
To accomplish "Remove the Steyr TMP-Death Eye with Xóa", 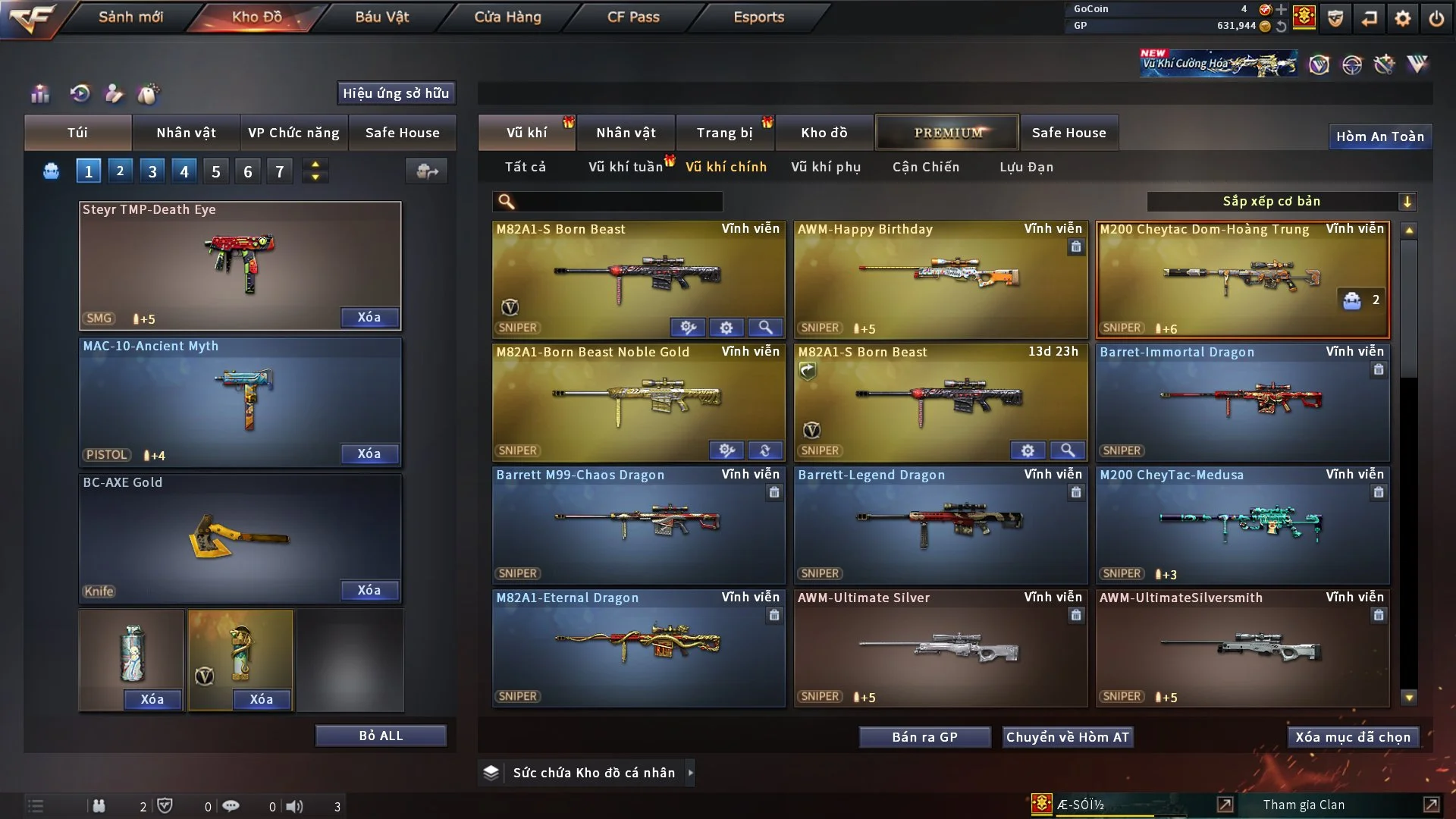I will click(369, 317).
